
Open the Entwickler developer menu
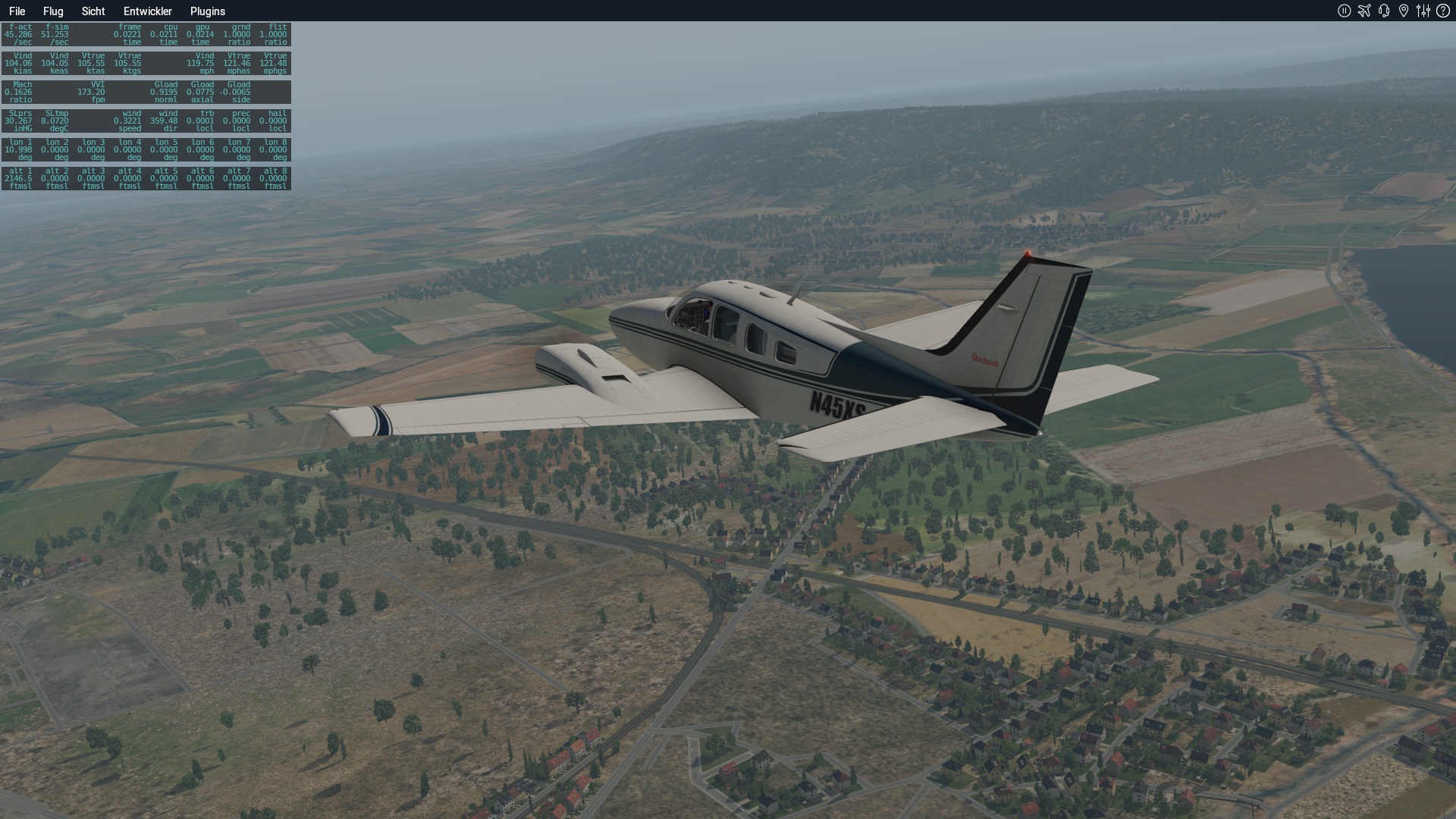[148, 11]
